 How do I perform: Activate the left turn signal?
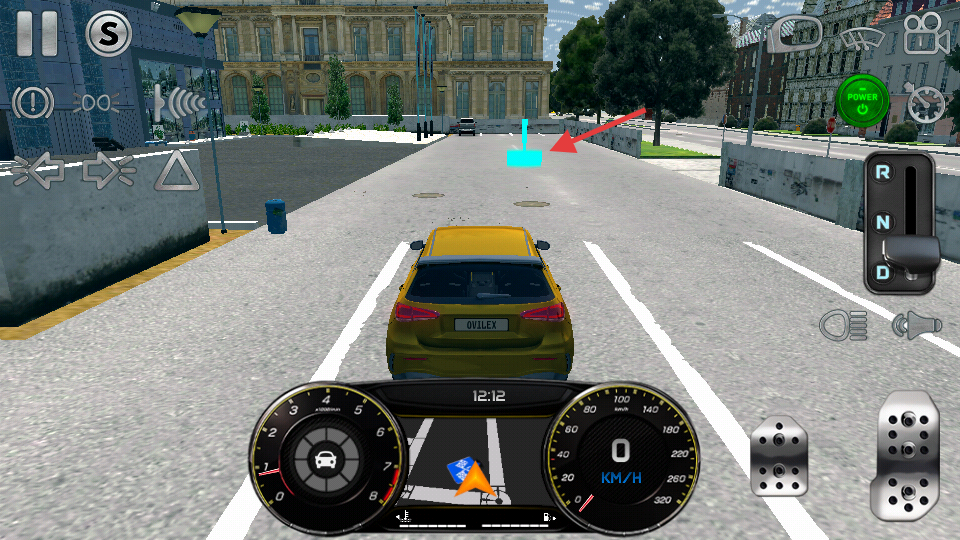click(x=38, y=171)
